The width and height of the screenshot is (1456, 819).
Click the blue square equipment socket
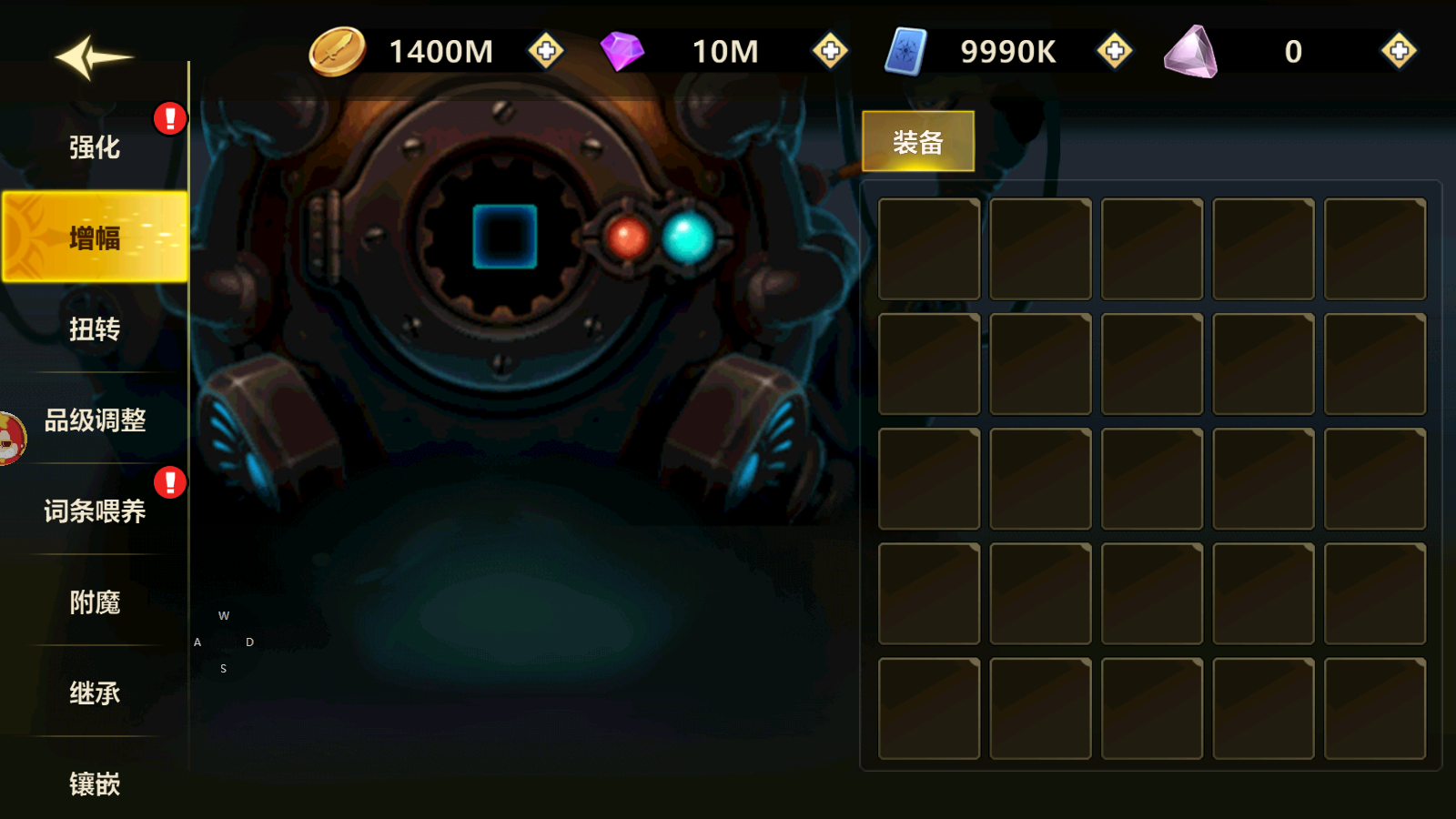pyautogui.click(x=505, y=237)
